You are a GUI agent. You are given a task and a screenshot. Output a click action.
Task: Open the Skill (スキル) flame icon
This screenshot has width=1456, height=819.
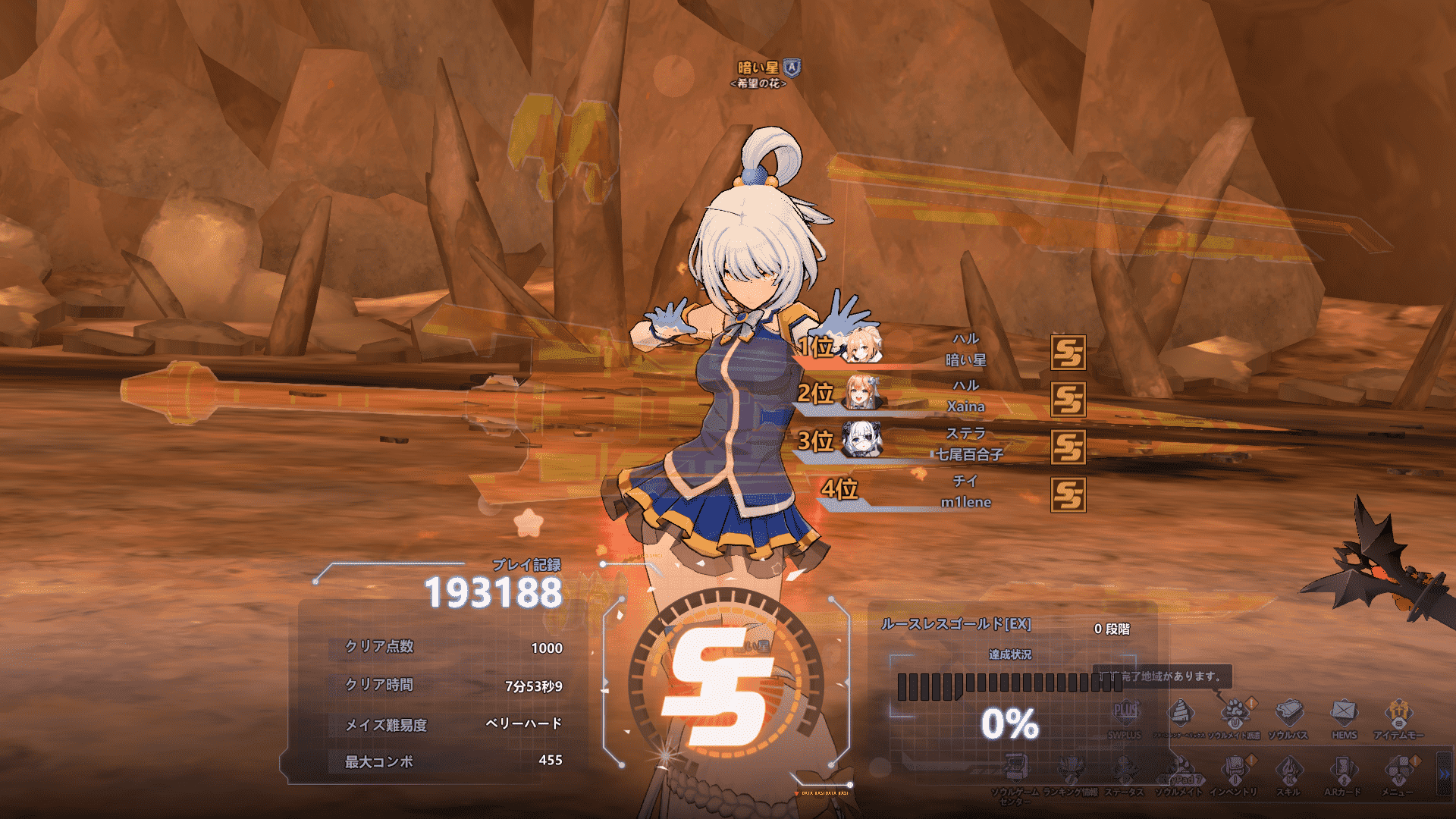(1288, 770)
